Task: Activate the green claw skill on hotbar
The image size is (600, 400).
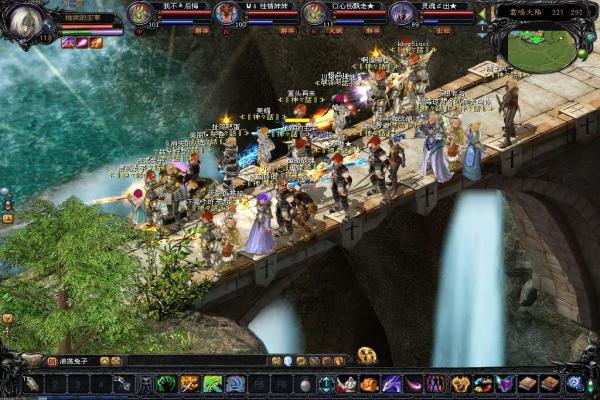Action: (166, 384)
